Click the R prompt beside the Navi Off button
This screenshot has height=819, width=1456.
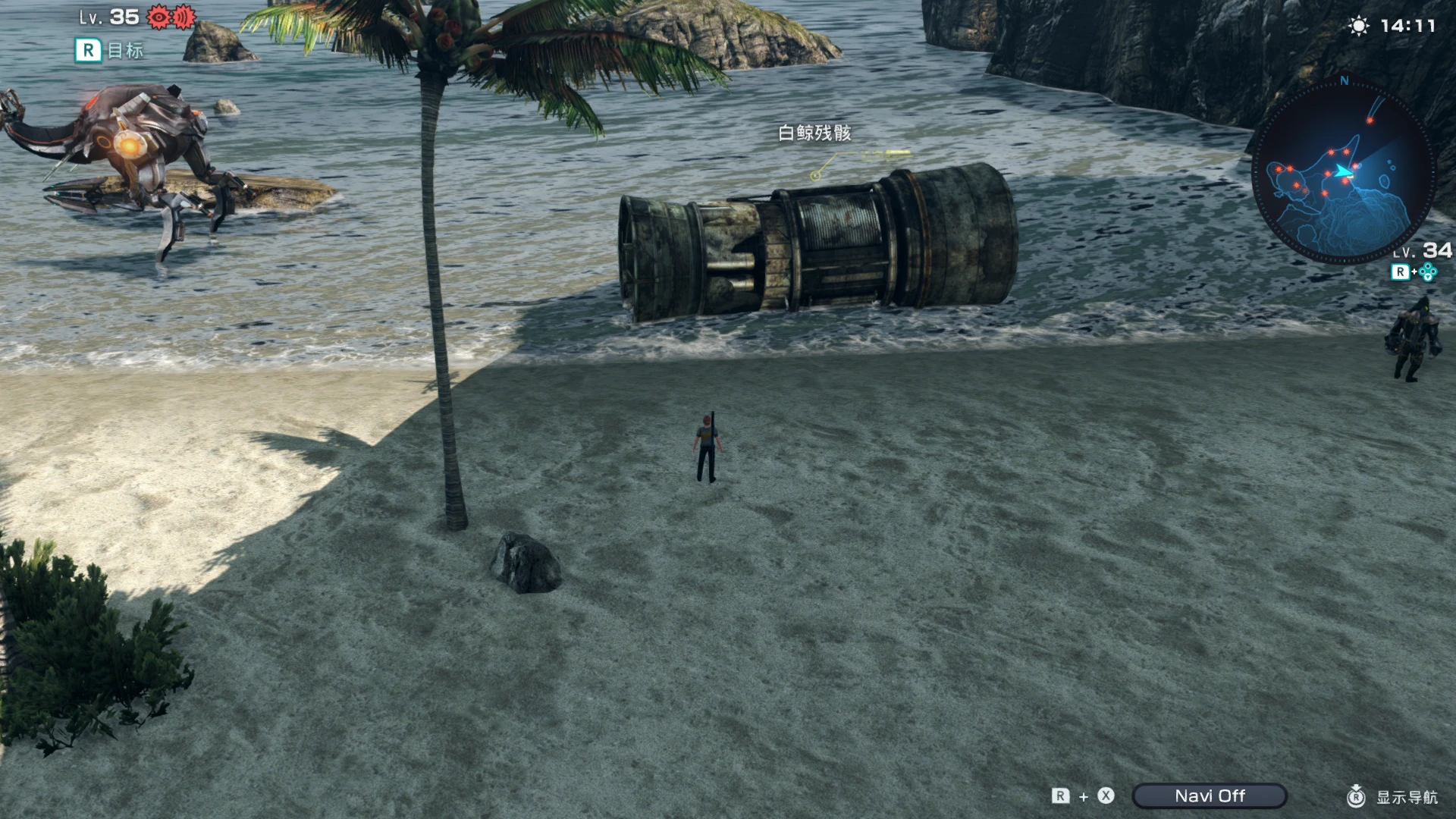(1061, 796)
